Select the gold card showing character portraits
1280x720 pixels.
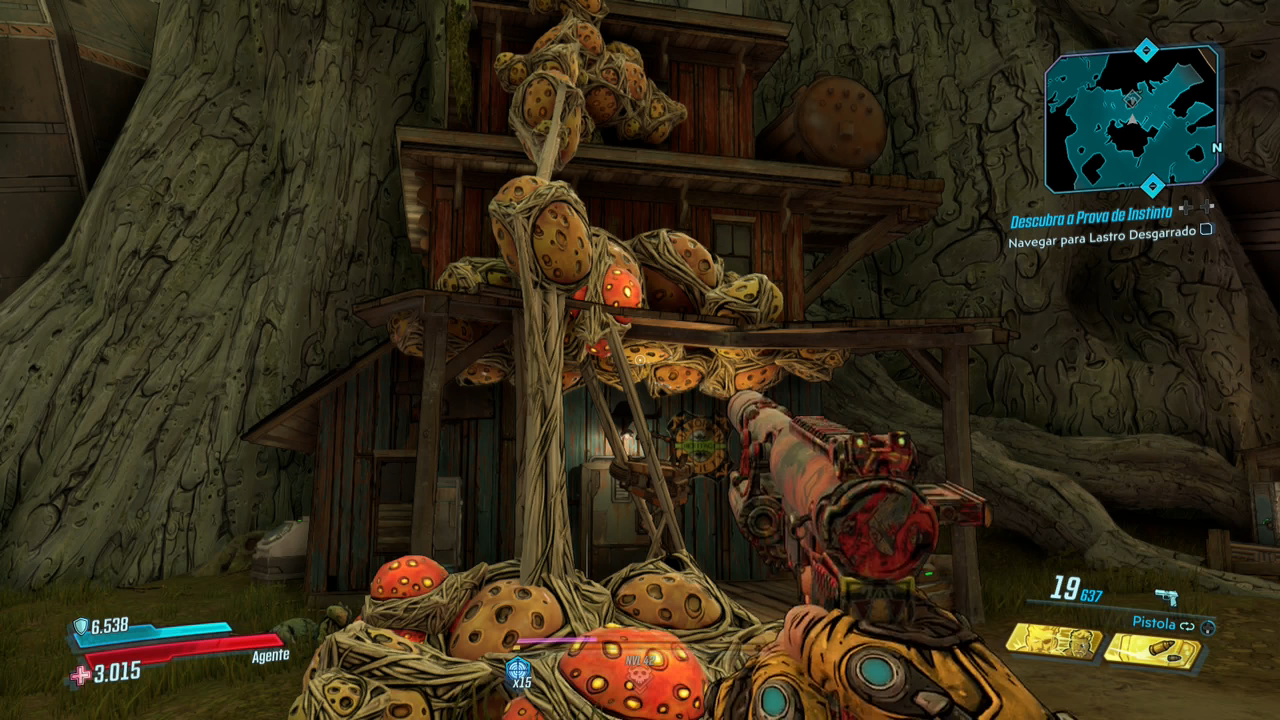click(x=1053, y=641)
